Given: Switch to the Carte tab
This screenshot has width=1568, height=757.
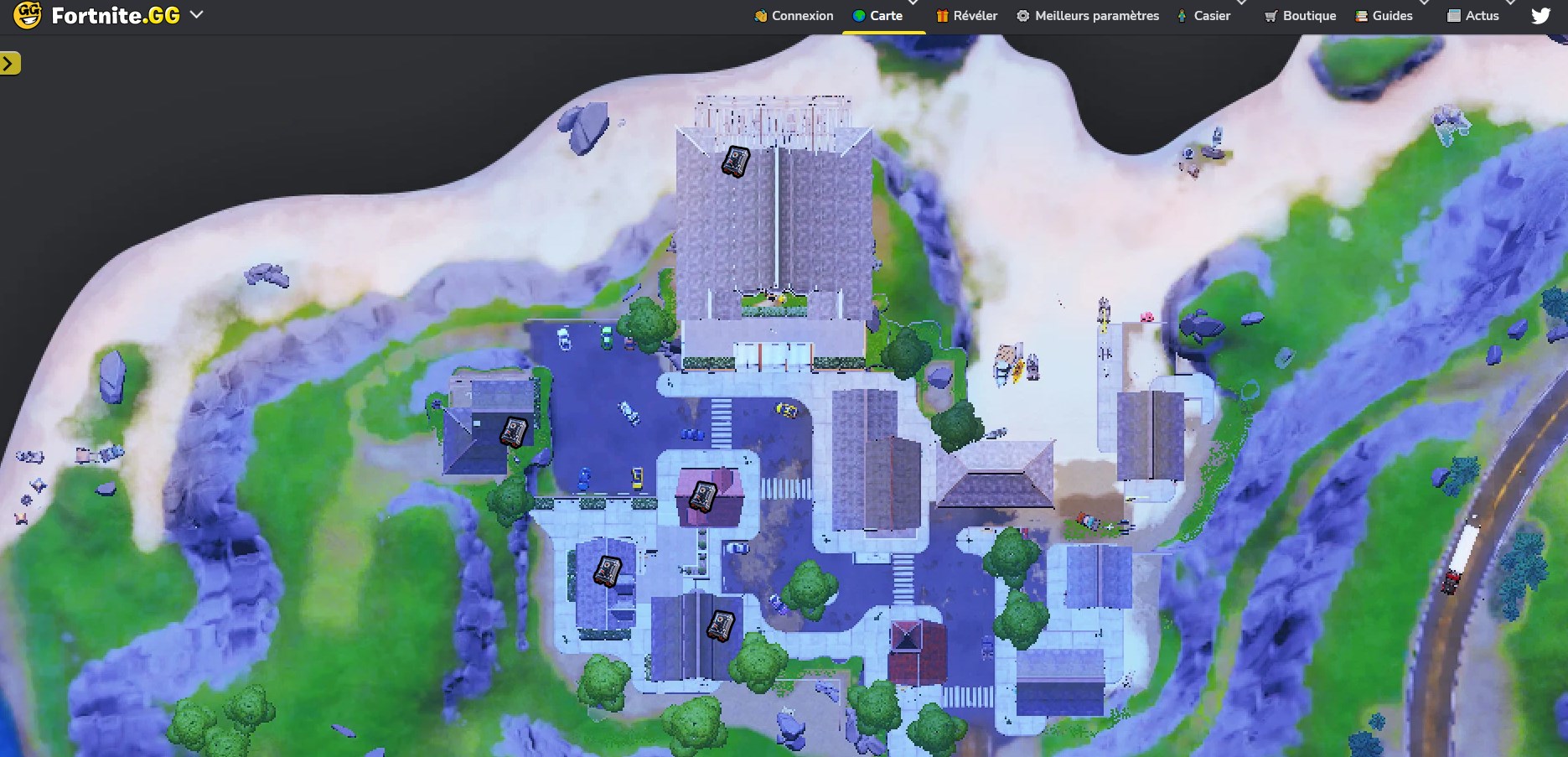Looking at the screenshot, I should click(x=886, y=14).
